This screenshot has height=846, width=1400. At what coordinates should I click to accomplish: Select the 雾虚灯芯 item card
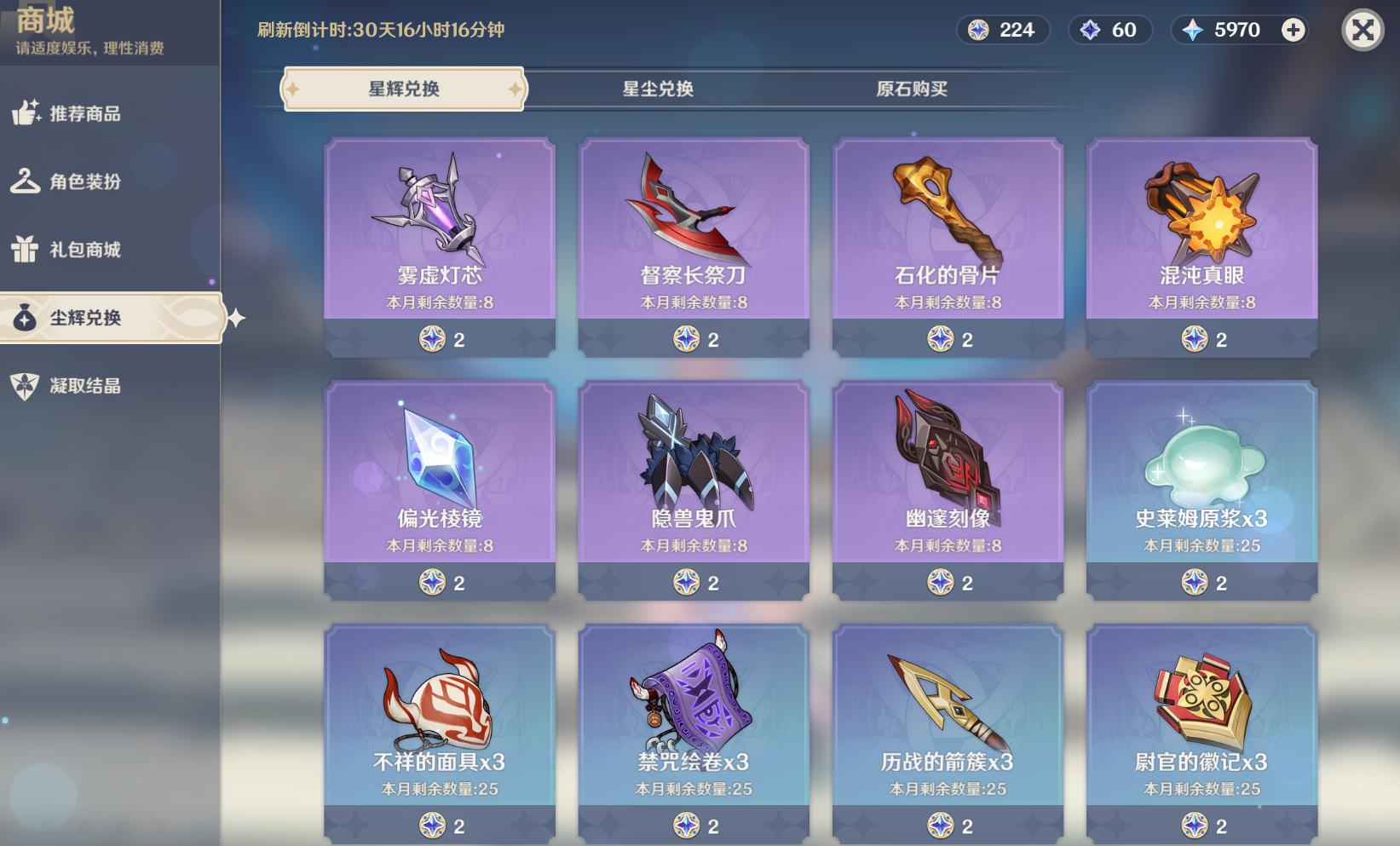point(440,245)
